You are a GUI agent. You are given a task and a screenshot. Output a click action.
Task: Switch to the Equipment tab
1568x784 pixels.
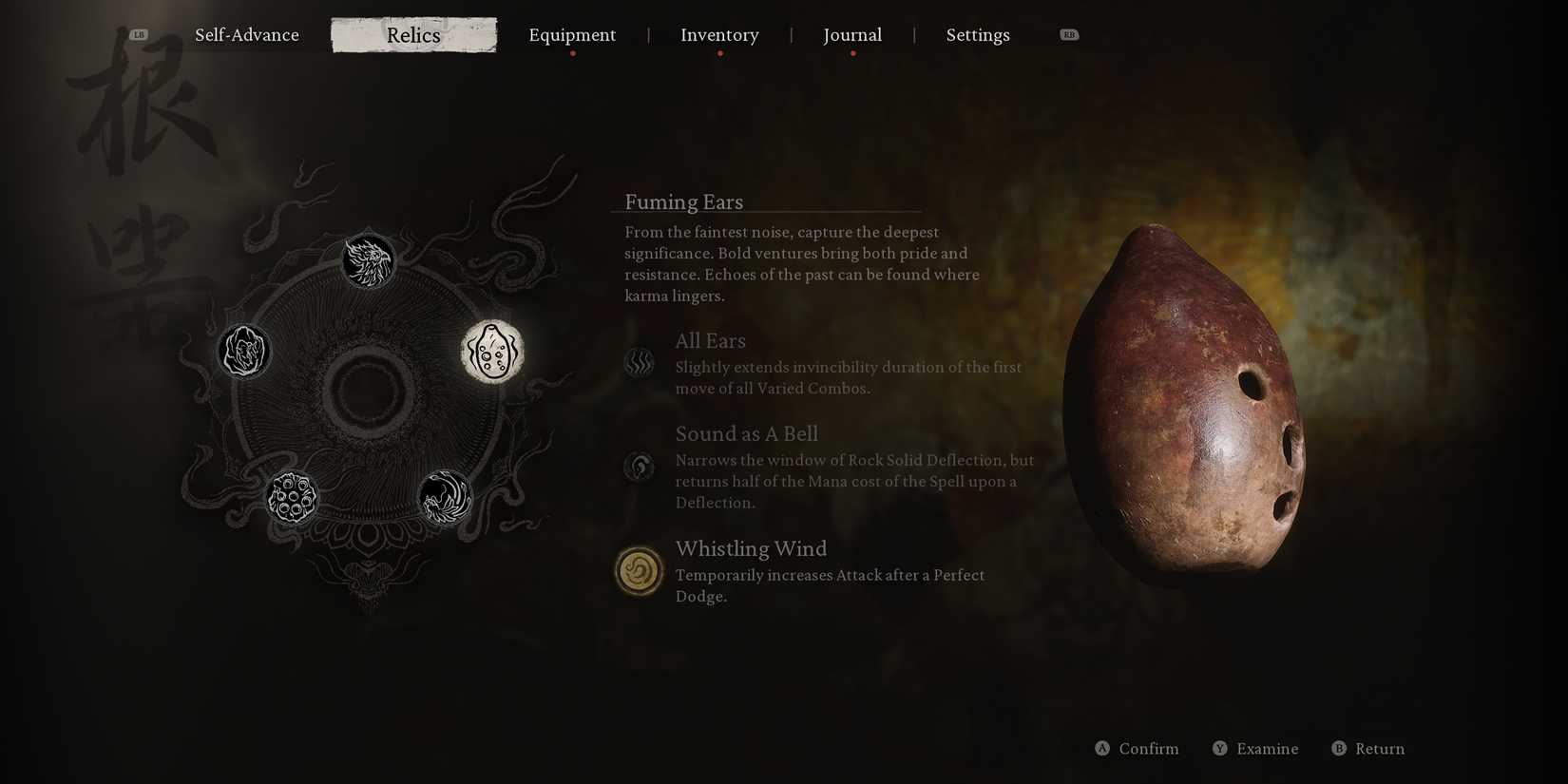(572, 34)
